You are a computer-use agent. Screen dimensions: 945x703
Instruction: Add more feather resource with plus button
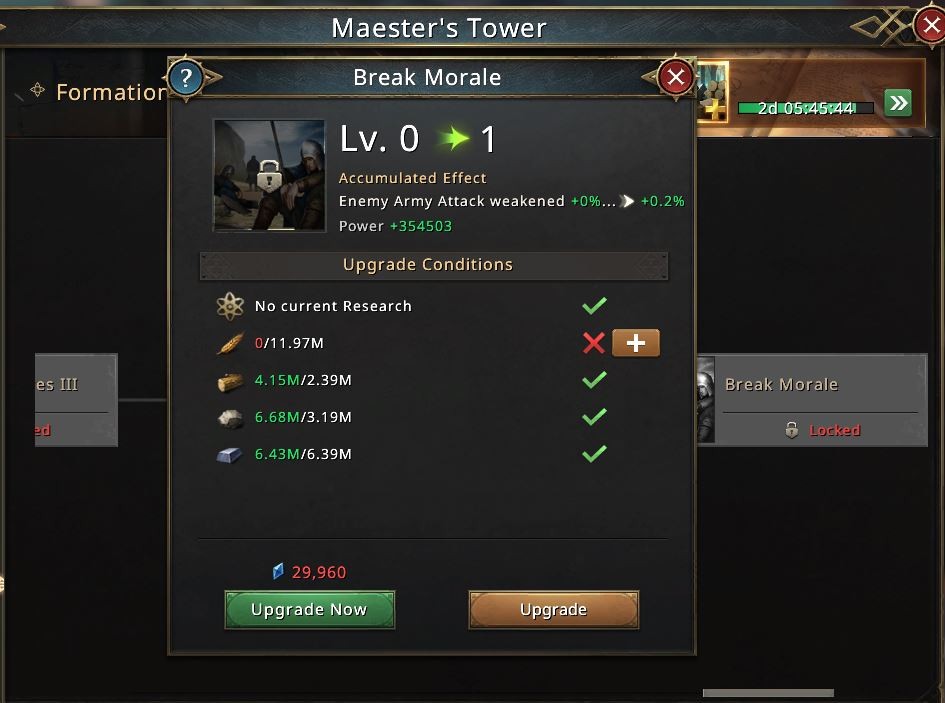(x=635, y=343)
